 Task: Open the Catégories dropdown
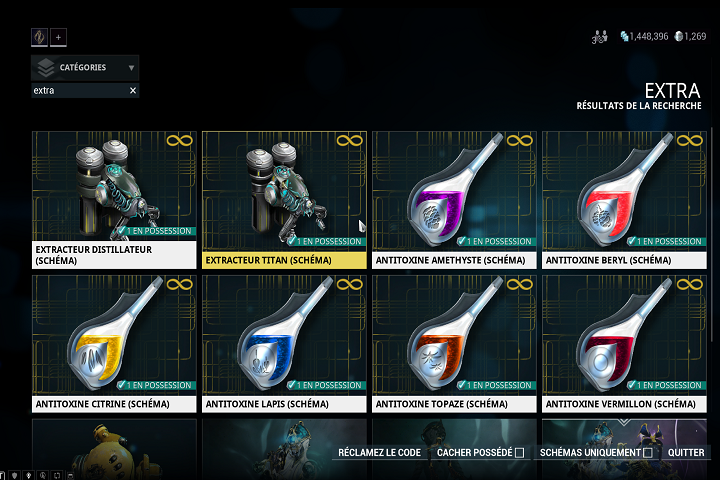click(85, 68)
